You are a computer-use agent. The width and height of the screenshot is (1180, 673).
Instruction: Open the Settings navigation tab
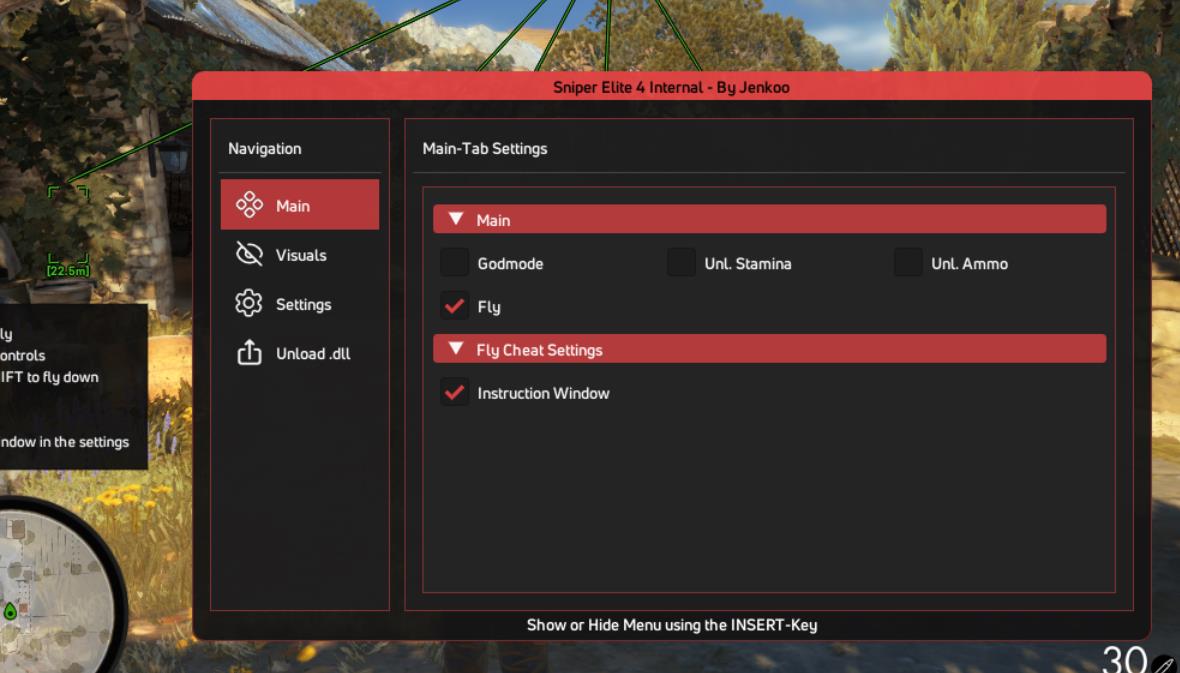[x=299, y=304]
